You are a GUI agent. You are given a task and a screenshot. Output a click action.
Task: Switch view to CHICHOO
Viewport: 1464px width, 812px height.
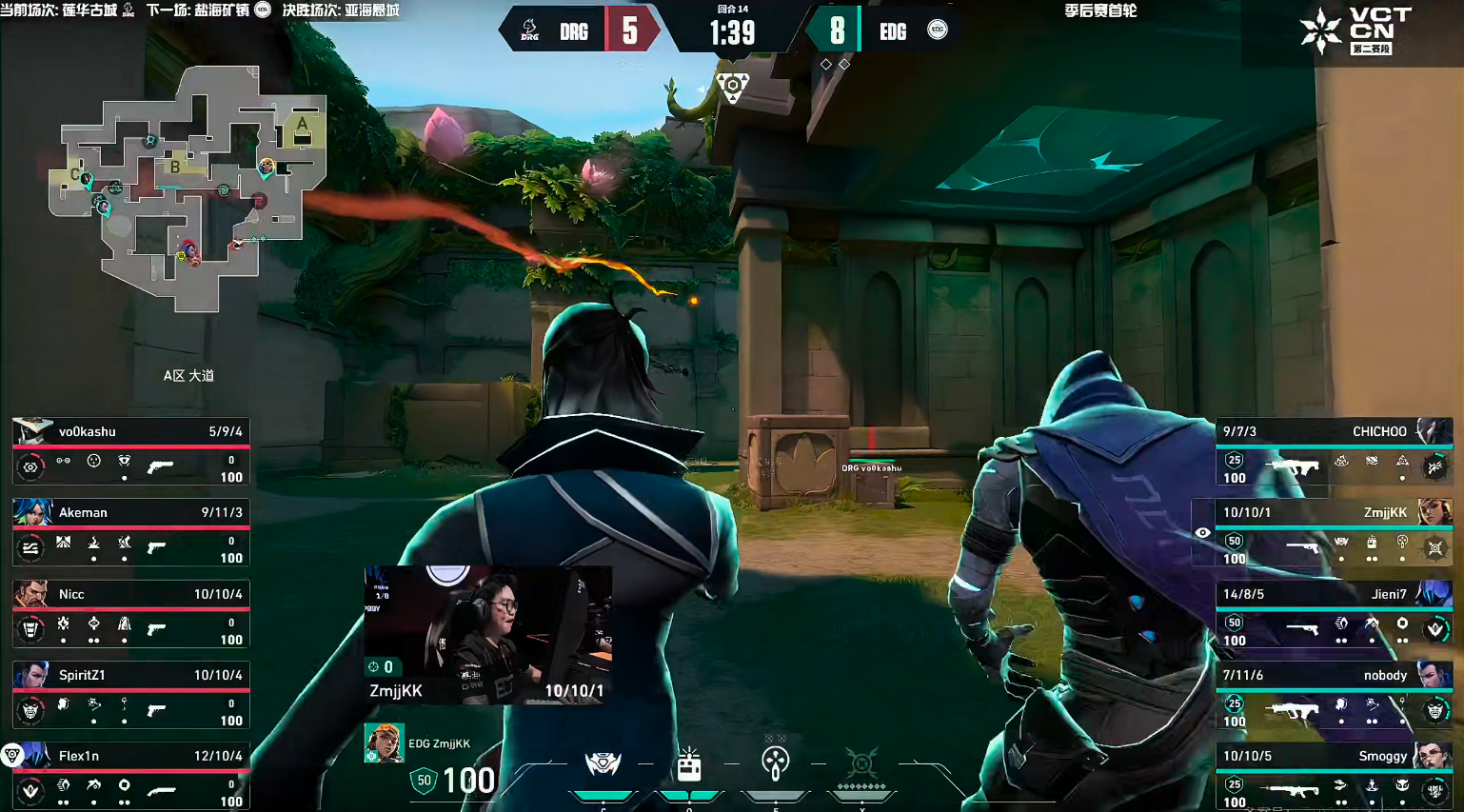pyautogui.click(x=1334, y=450)
